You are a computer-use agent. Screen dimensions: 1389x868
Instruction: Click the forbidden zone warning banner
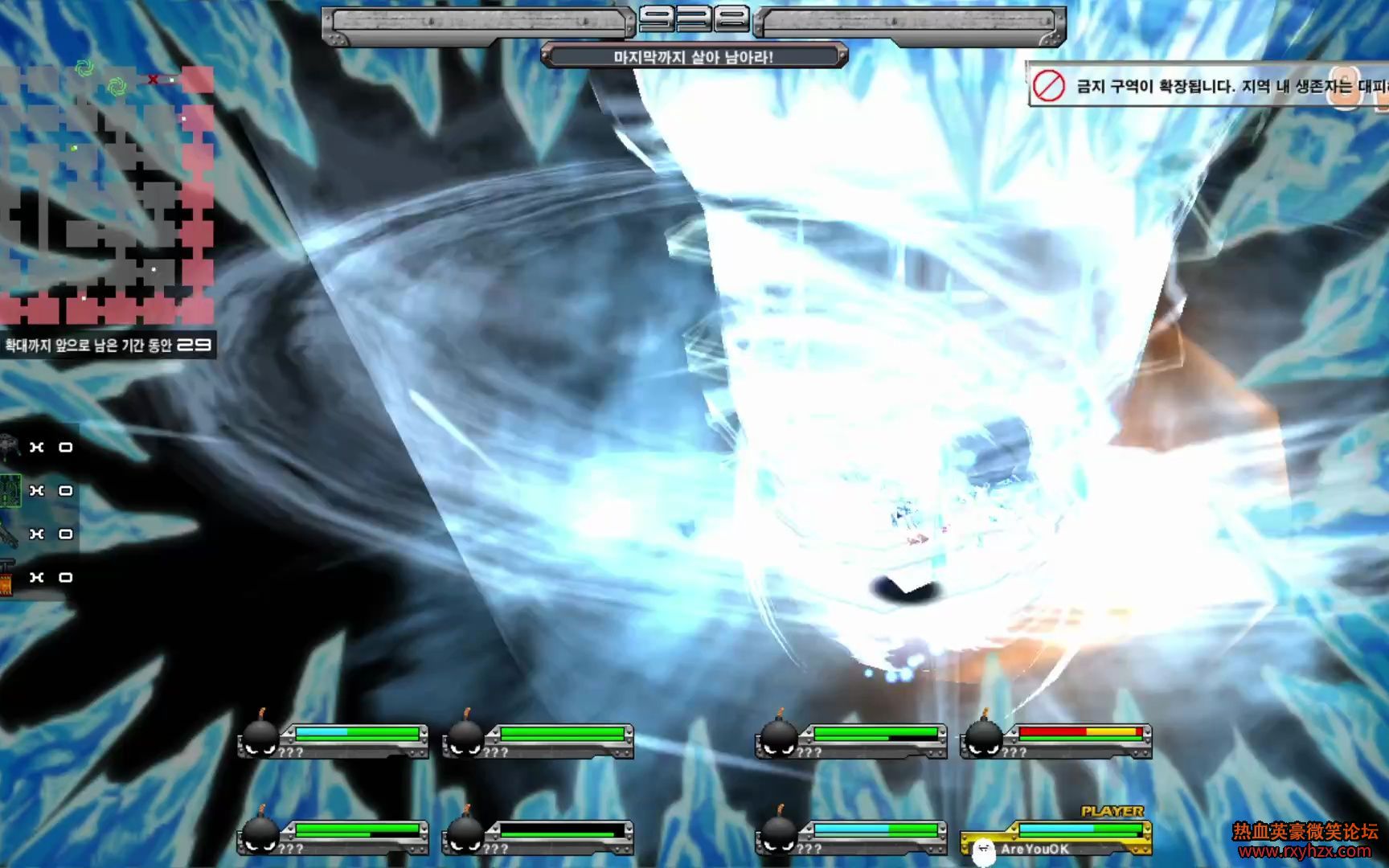[x=1208, y=86]
